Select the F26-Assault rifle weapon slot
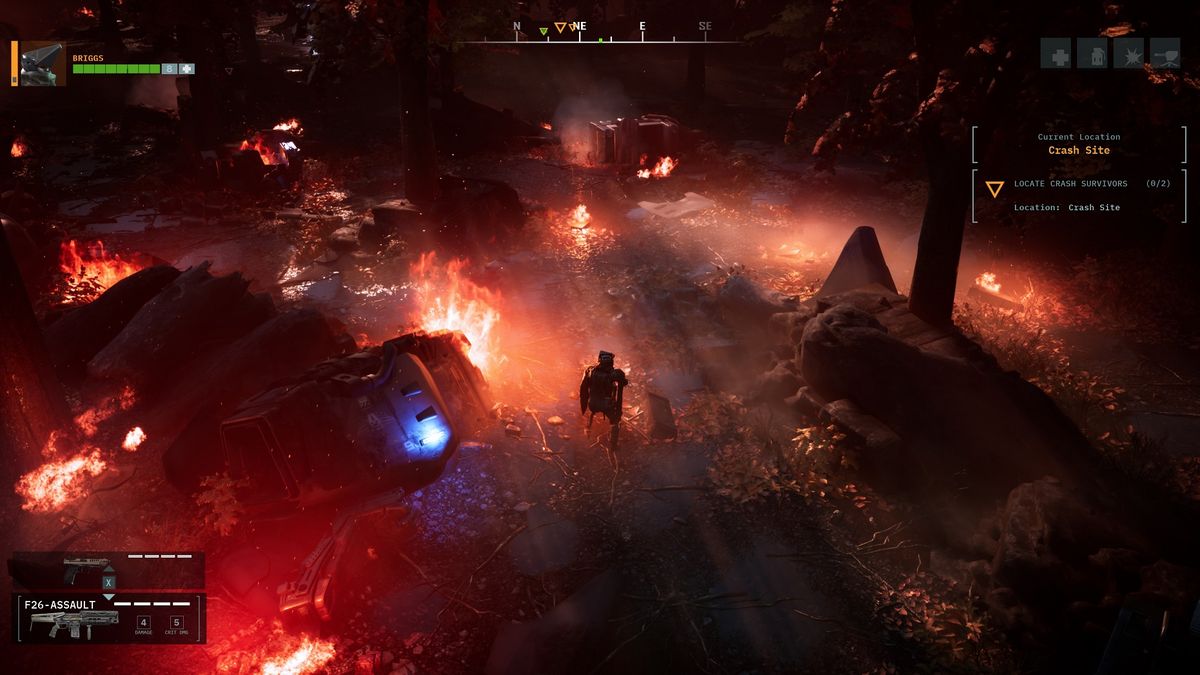Viewport: 1200px width, 675px height. click(108, 619)
